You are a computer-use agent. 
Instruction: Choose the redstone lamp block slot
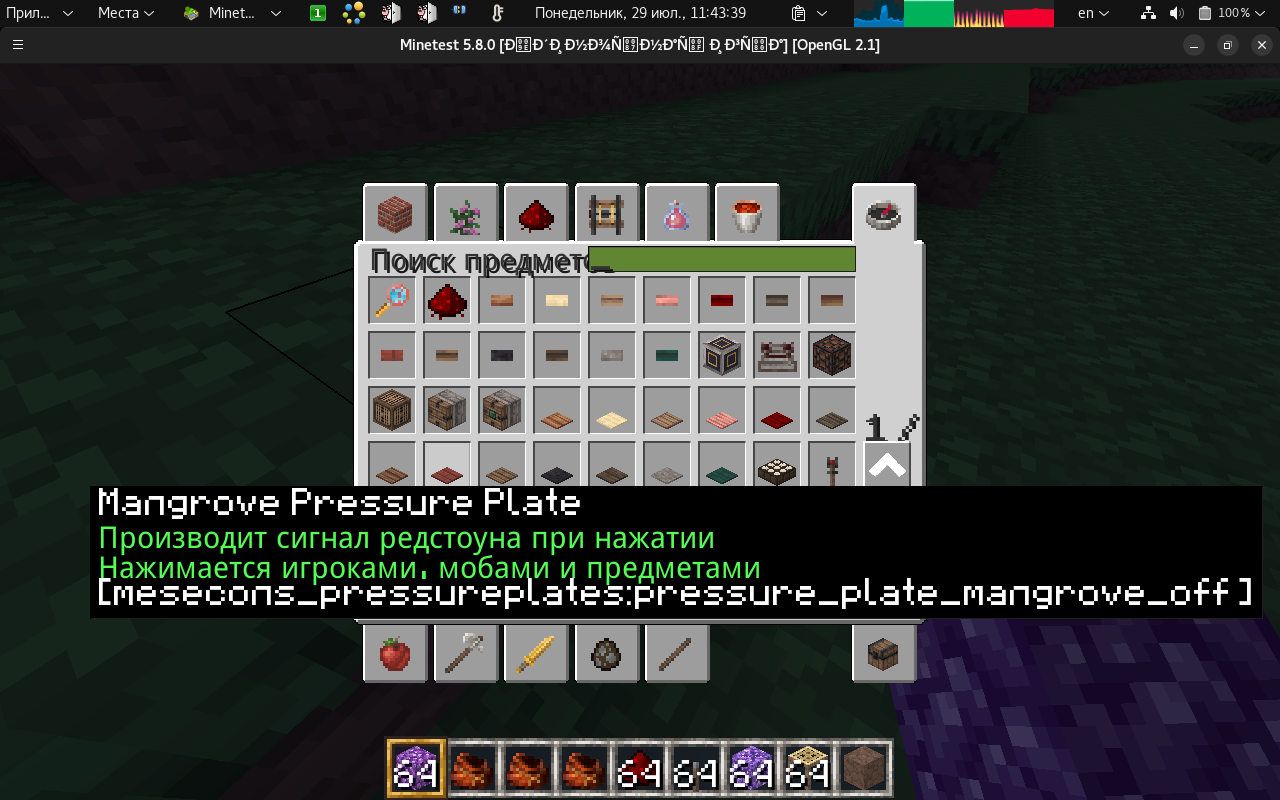click(x=832, y=355)
